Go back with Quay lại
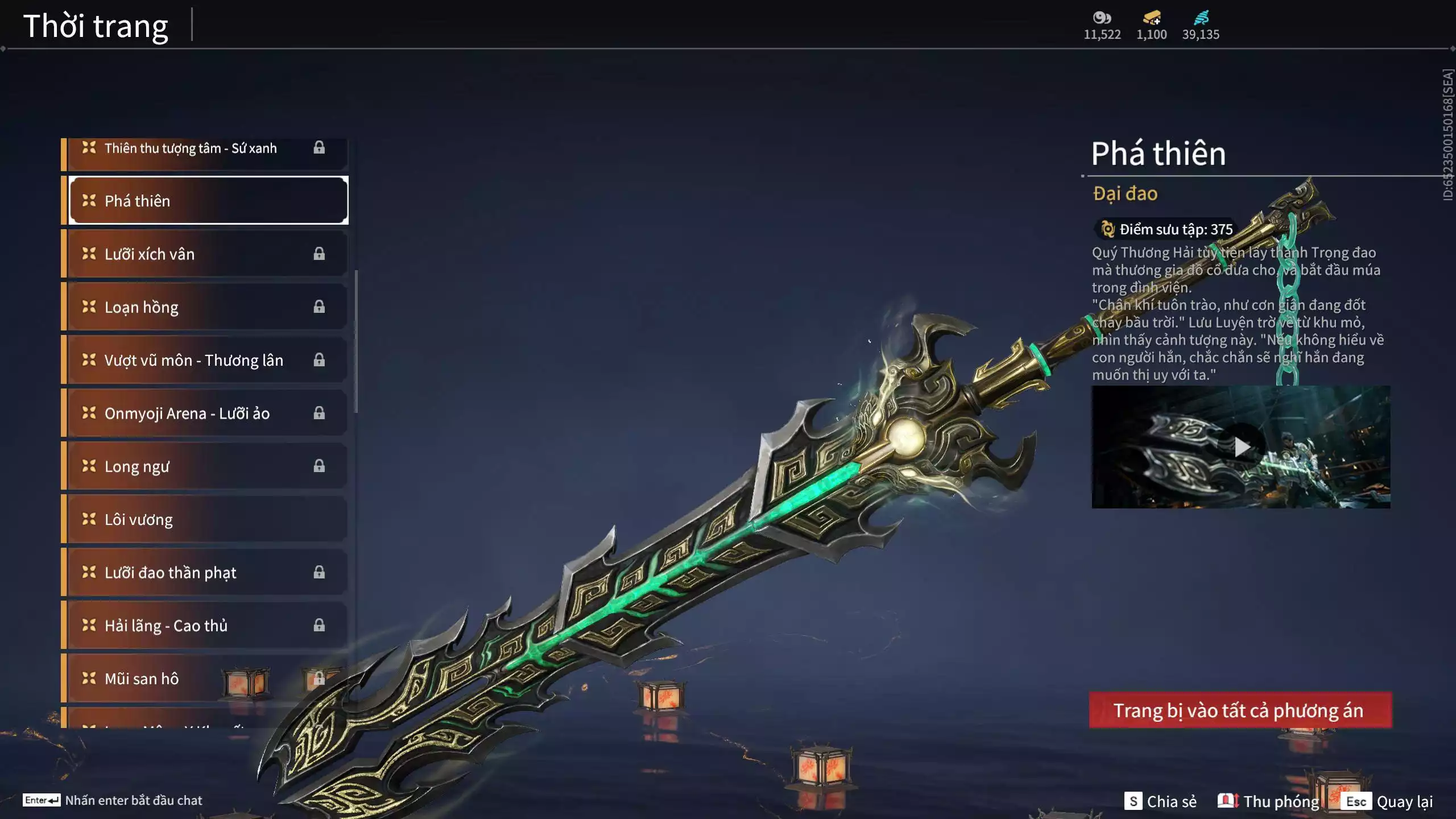Image resolution: width=1456 pixels, height=819 pixels. point(1388,801)
